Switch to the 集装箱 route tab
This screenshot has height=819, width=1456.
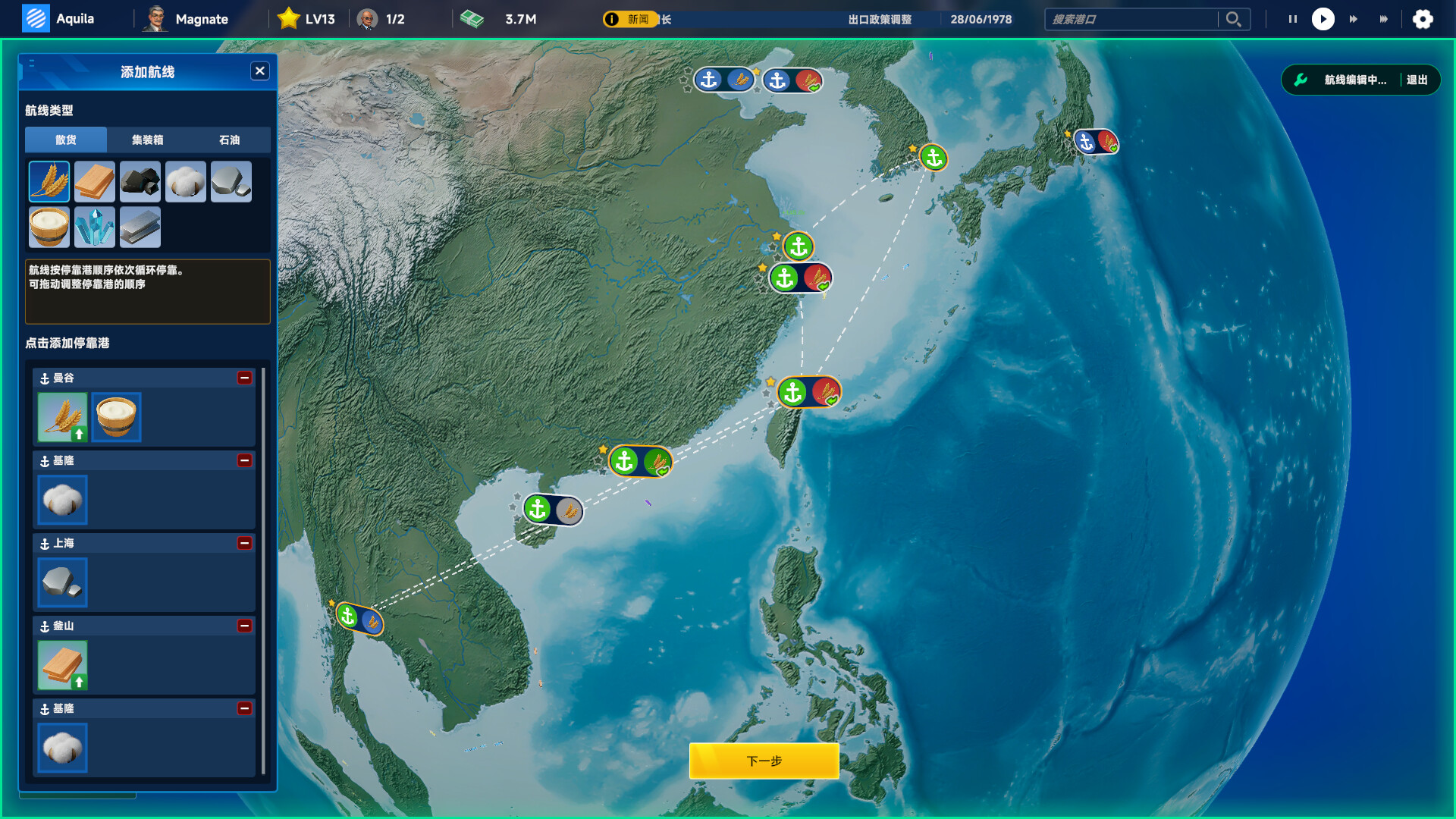(x=148, y=140)
